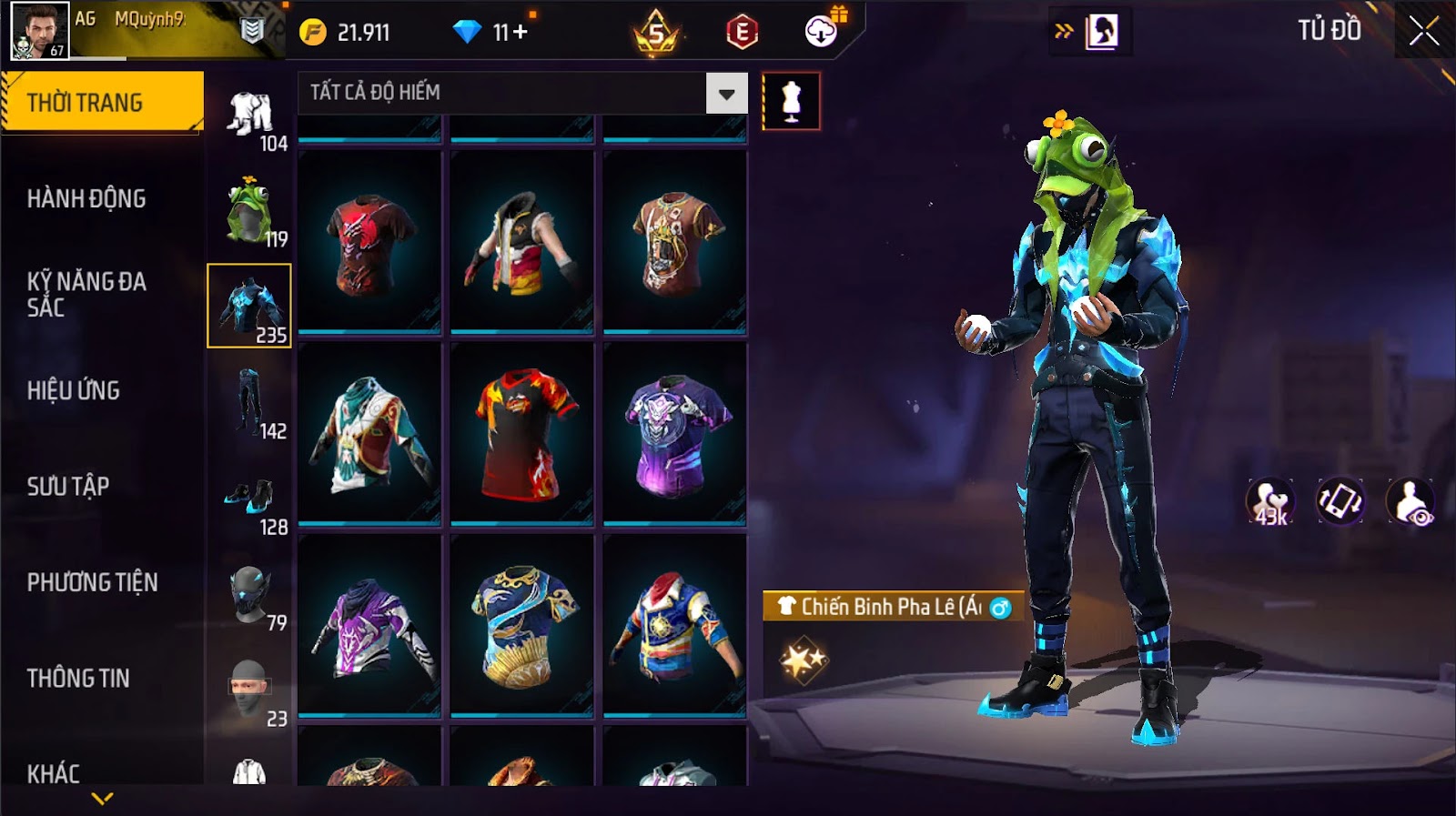1456x816 pixels.
Task: Open the Tất Cả Độ Hiếm rarity dropdown
Action: [x=726, y=94]
